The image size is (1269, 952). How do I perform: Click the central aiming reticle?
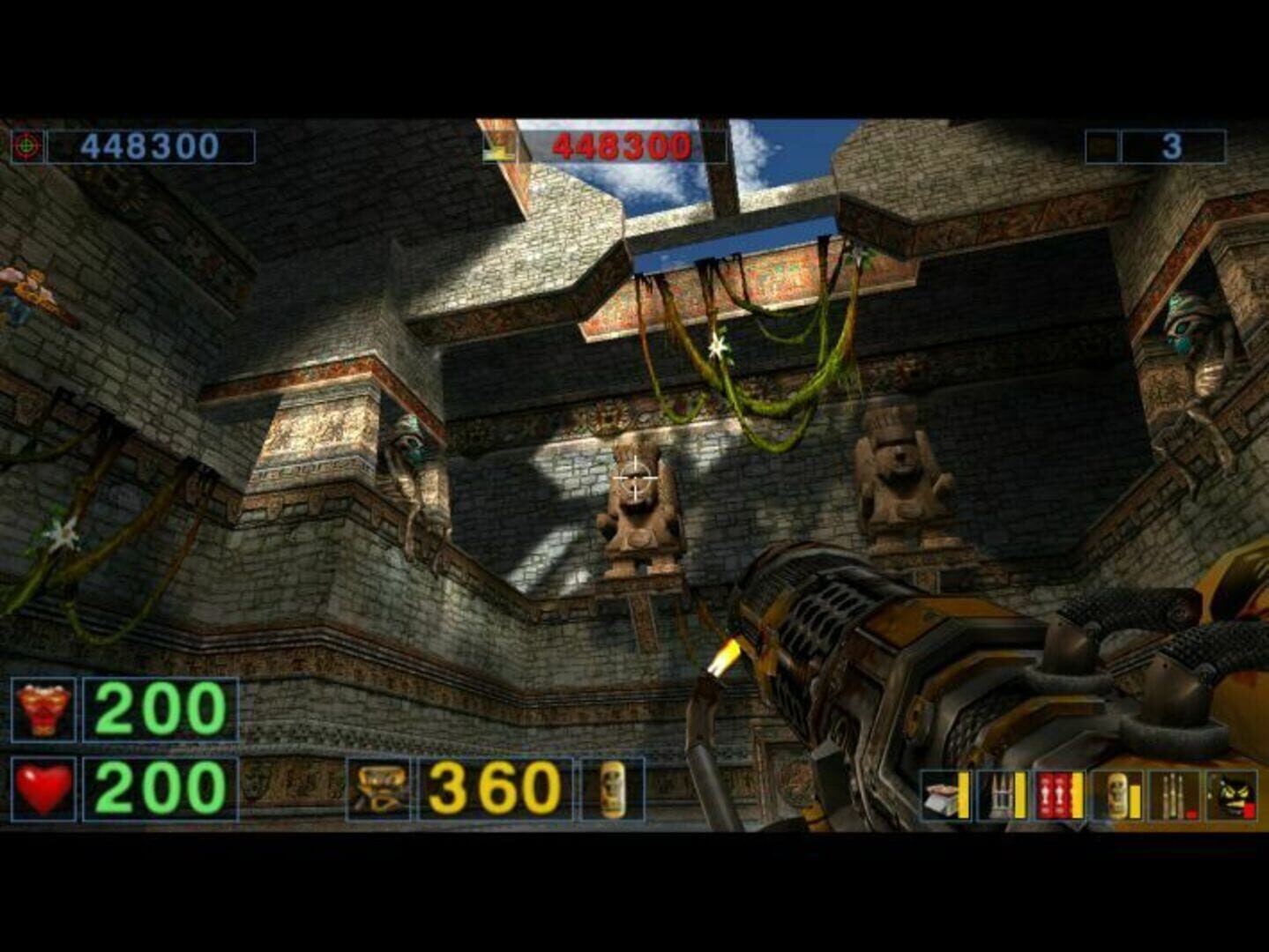(x=634, y=476)
